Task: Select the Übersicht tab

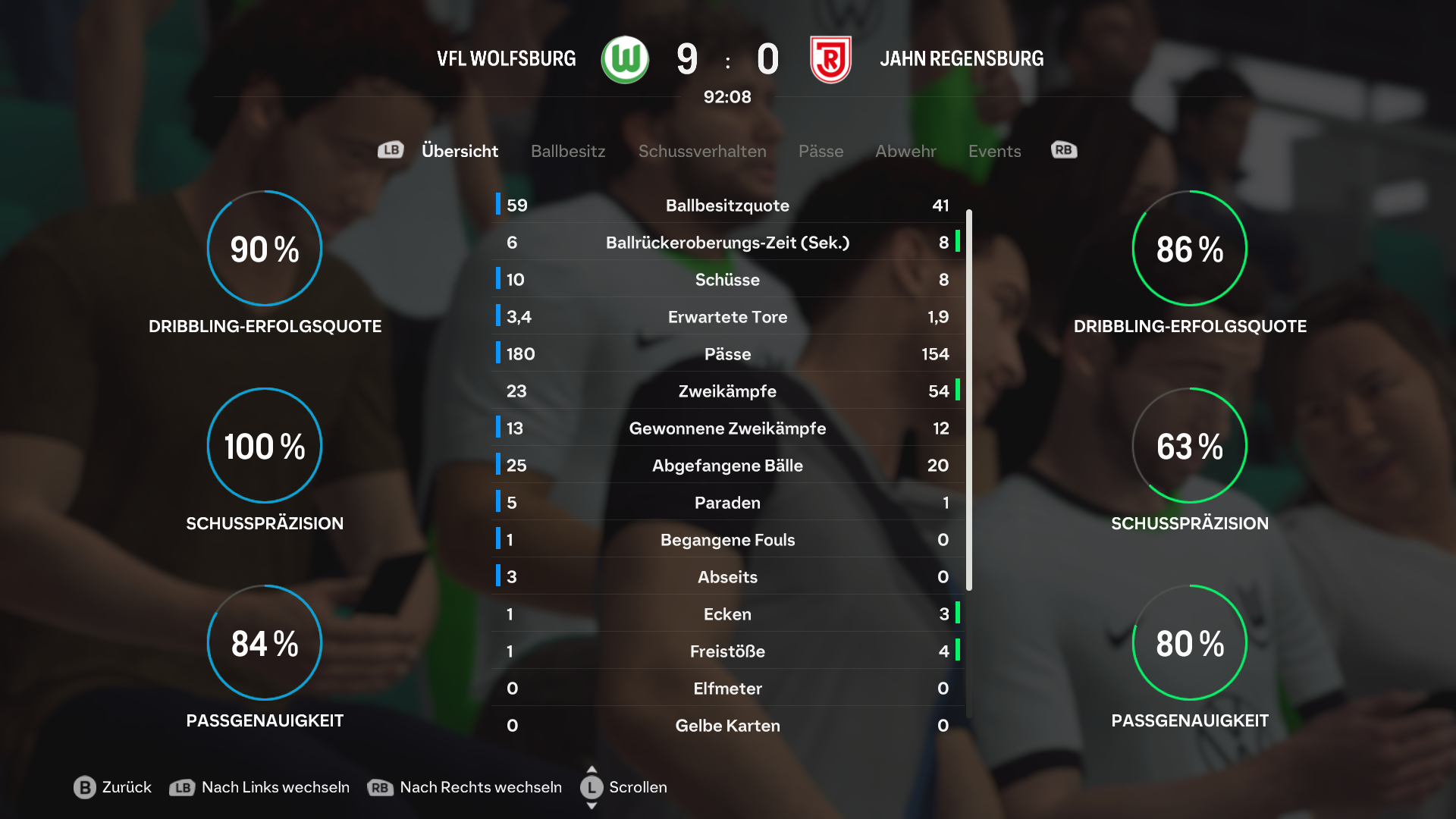Action: pos(460,151)
